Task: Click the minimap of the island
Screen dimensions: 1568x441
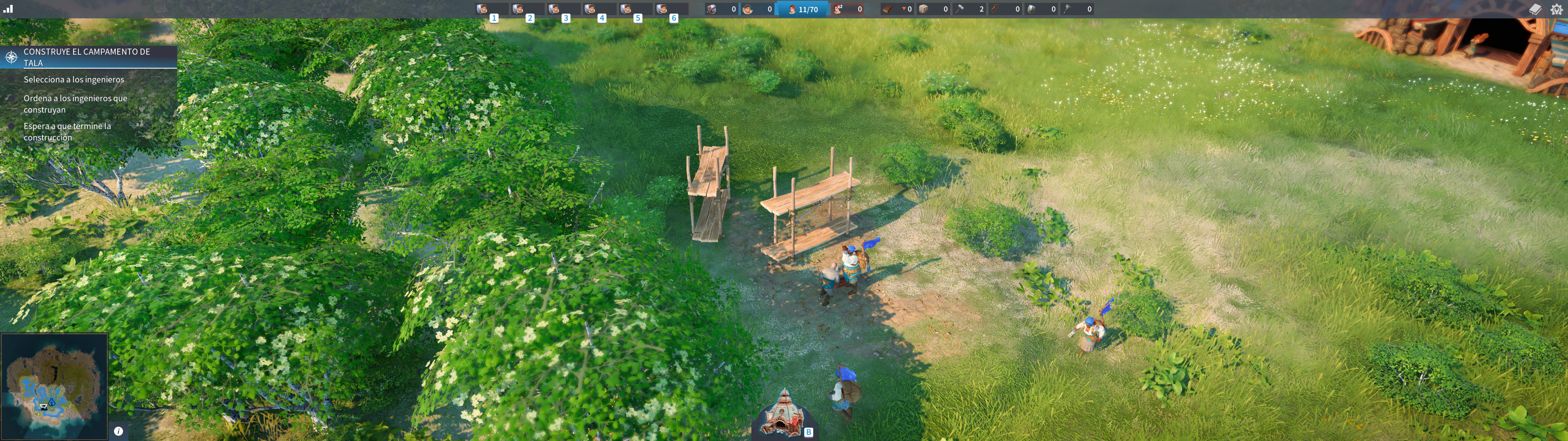Action: coord(54,385)
